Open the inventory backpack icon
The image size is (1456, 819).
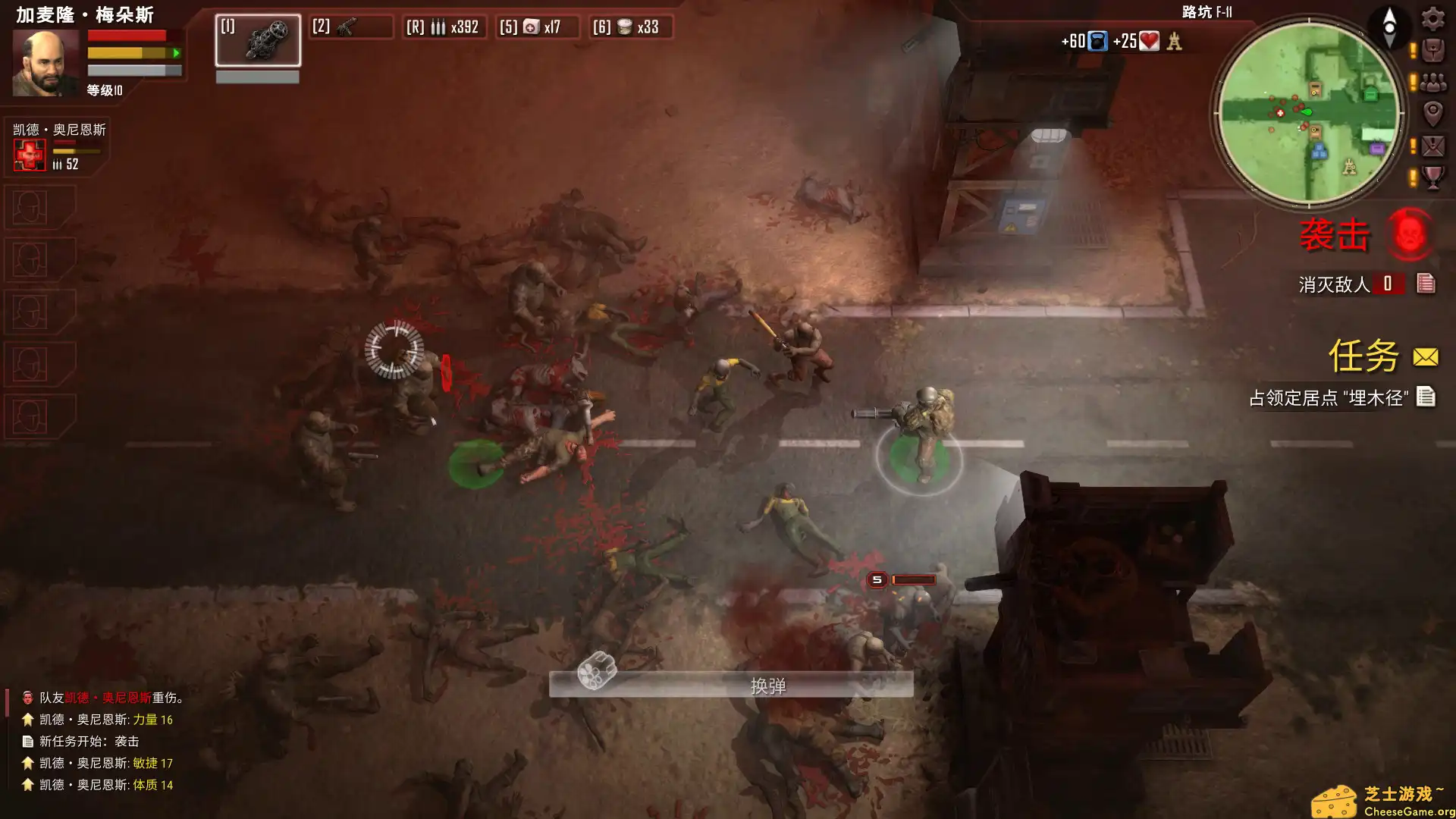1432,50
